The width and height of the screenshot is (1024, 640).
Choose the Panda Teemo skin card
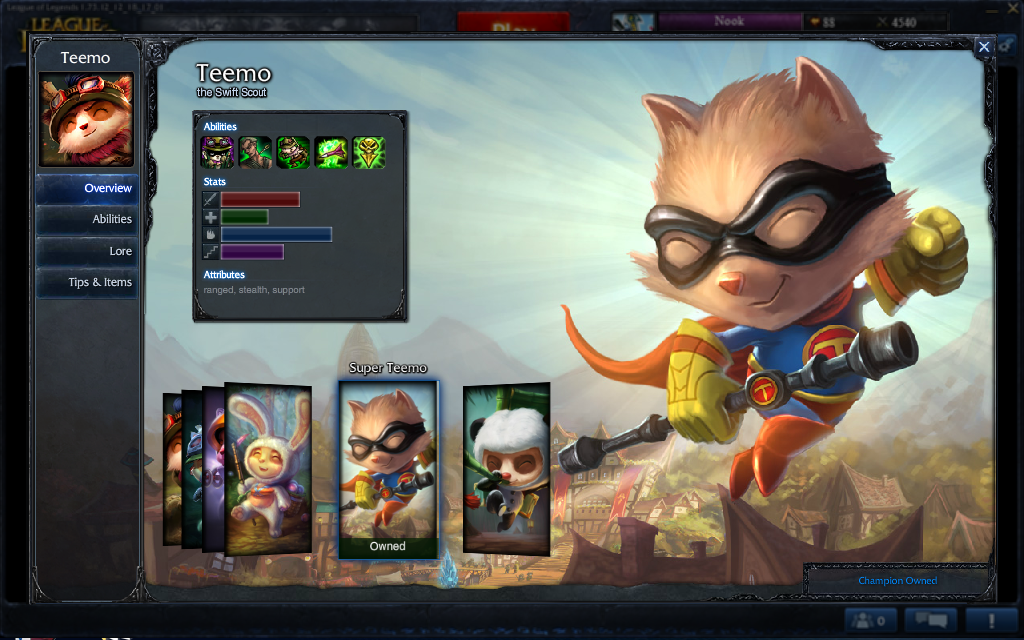[x=506, y=468]
